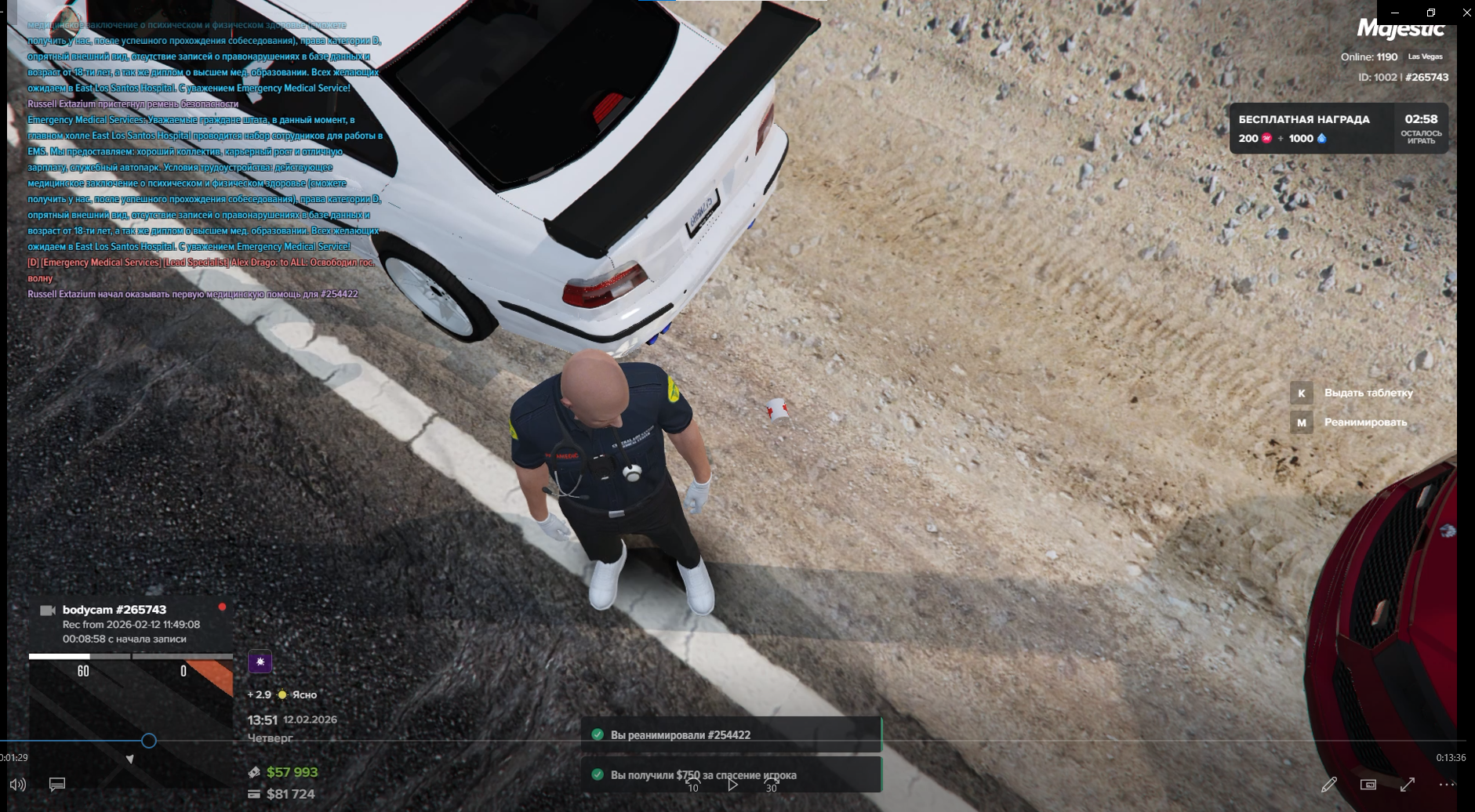The width and height of the screenshot is (1475, 812).
Task: Open the free reward panel
Action: pos(1338,129)
